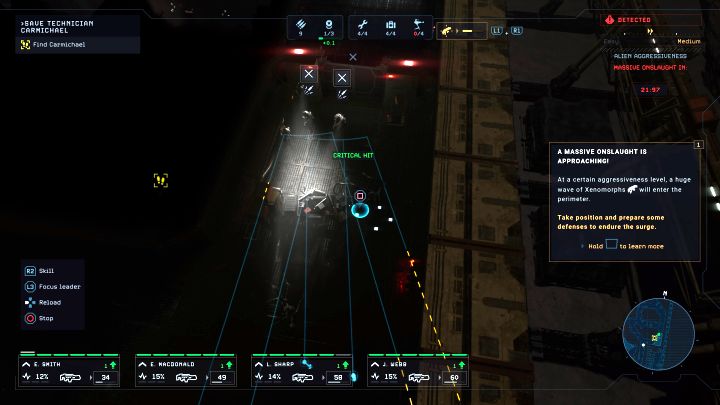
Task: Pick marine J. Webb's status card
Action: tap(418, 371)
